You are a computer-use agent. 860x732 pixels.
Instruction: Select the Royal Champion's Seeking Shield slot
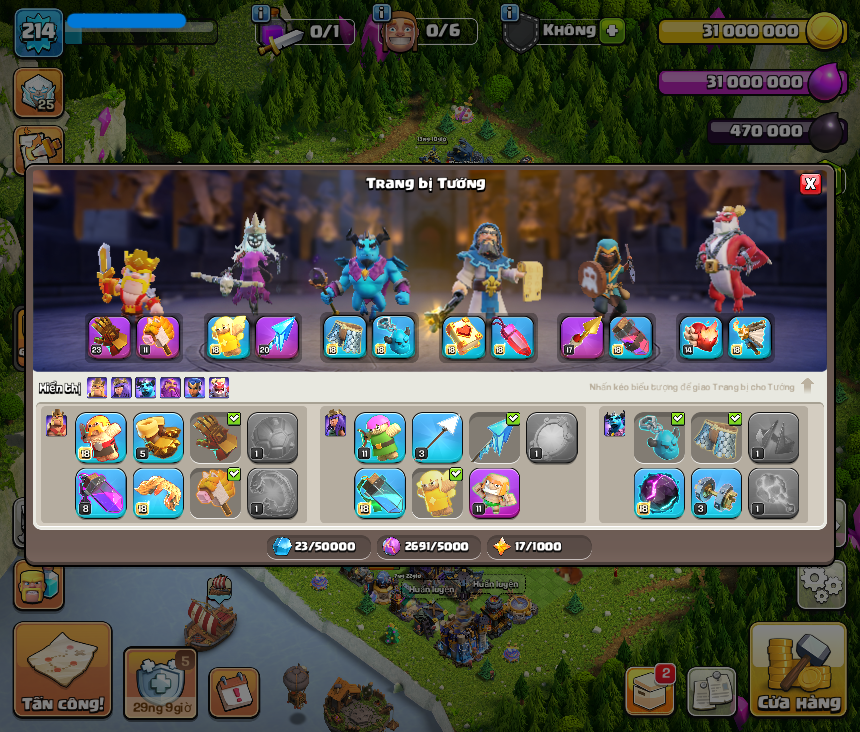[632, 337]
